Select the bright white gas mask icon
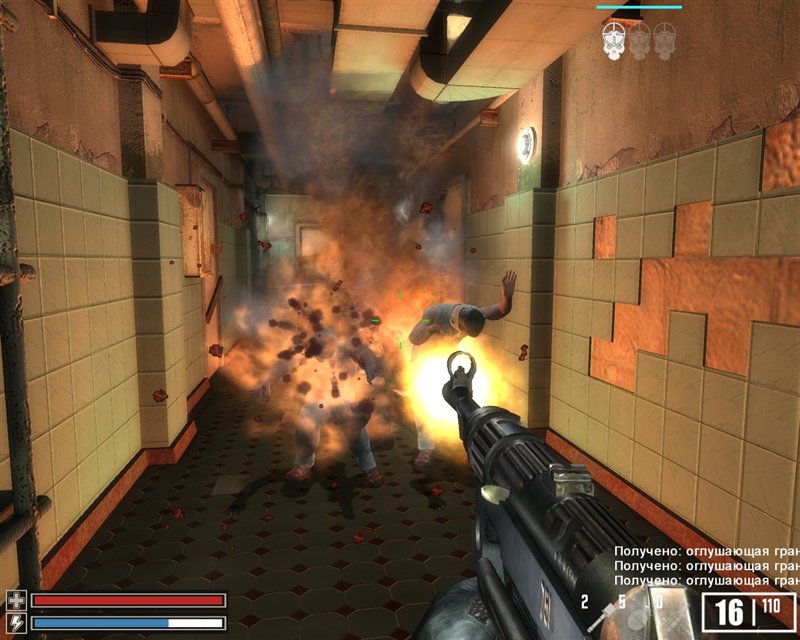Screen dimensions: 800x640 click(x=613, y=40)
